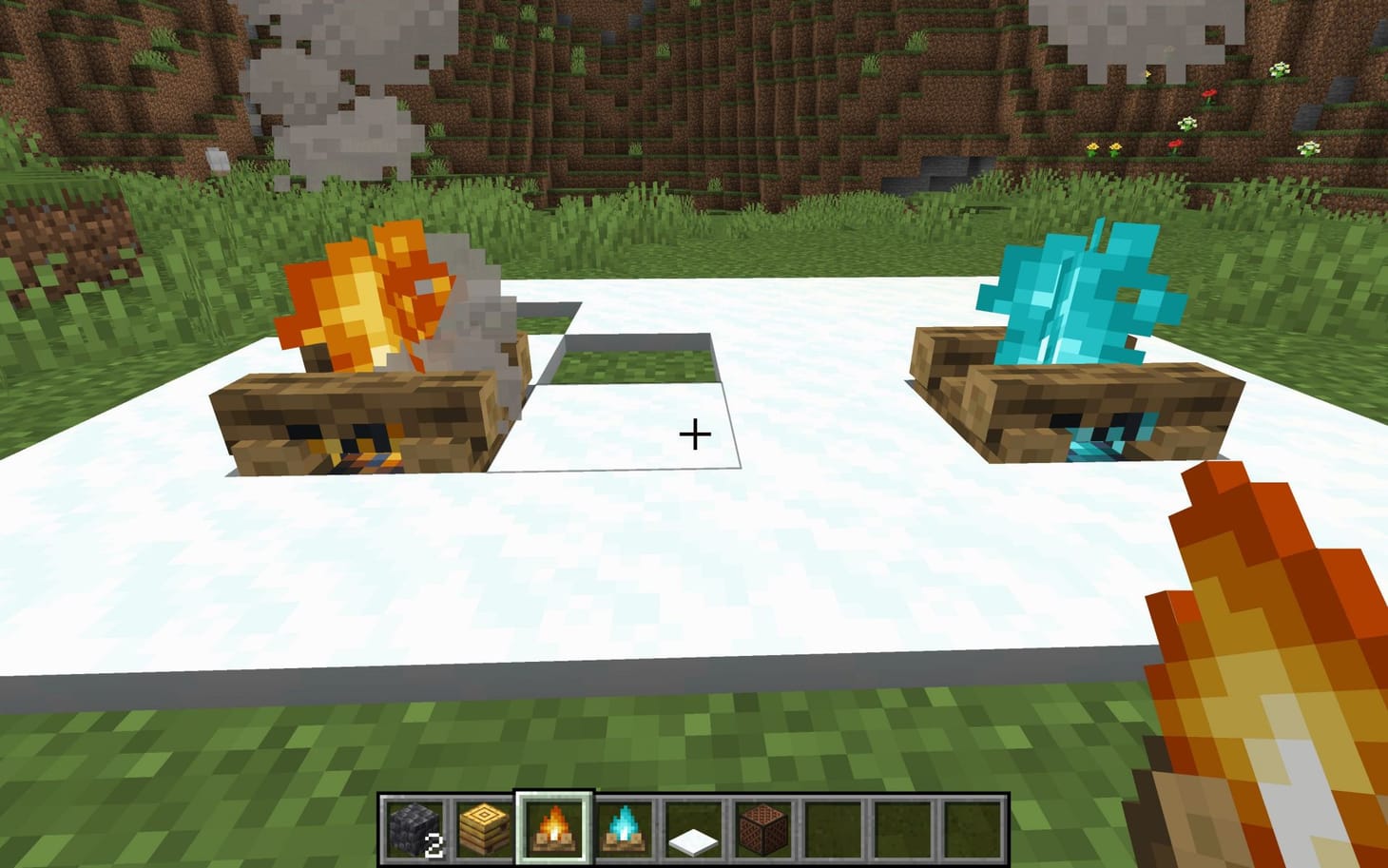Select the note block in the hotbar

[761, 826]
